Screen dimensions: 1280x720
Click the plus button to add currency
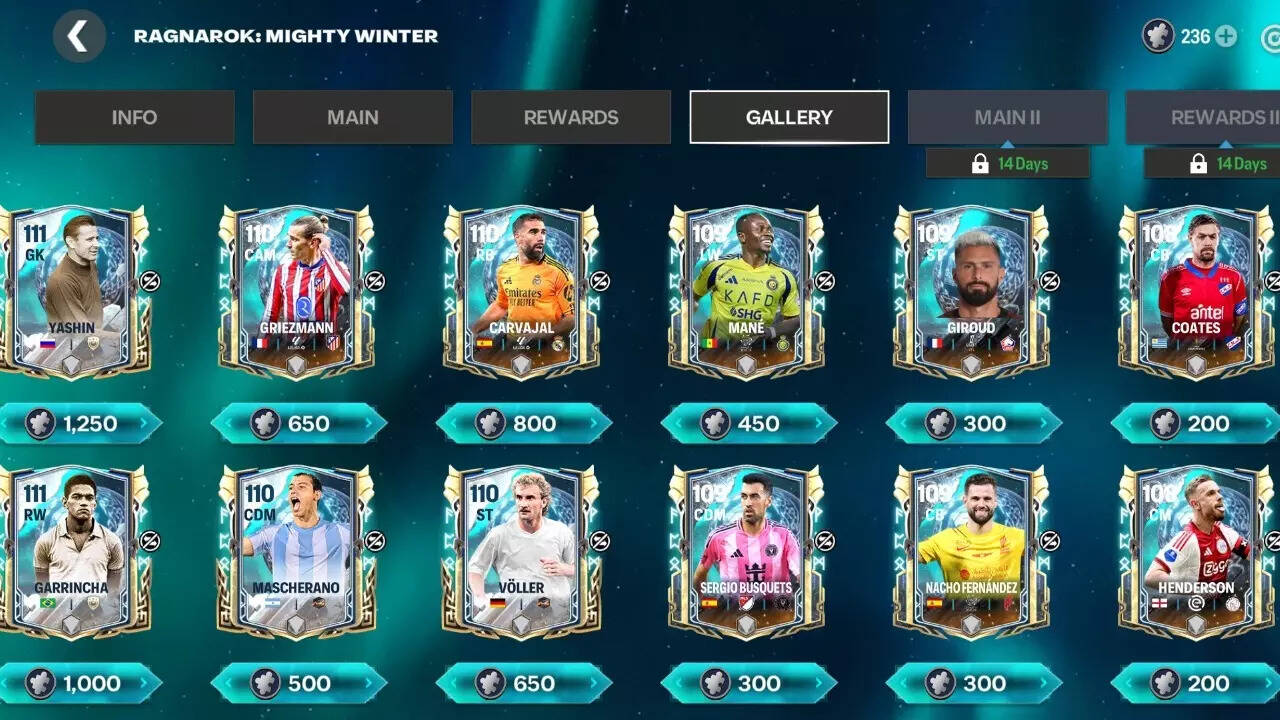(x=1224, y=35)
